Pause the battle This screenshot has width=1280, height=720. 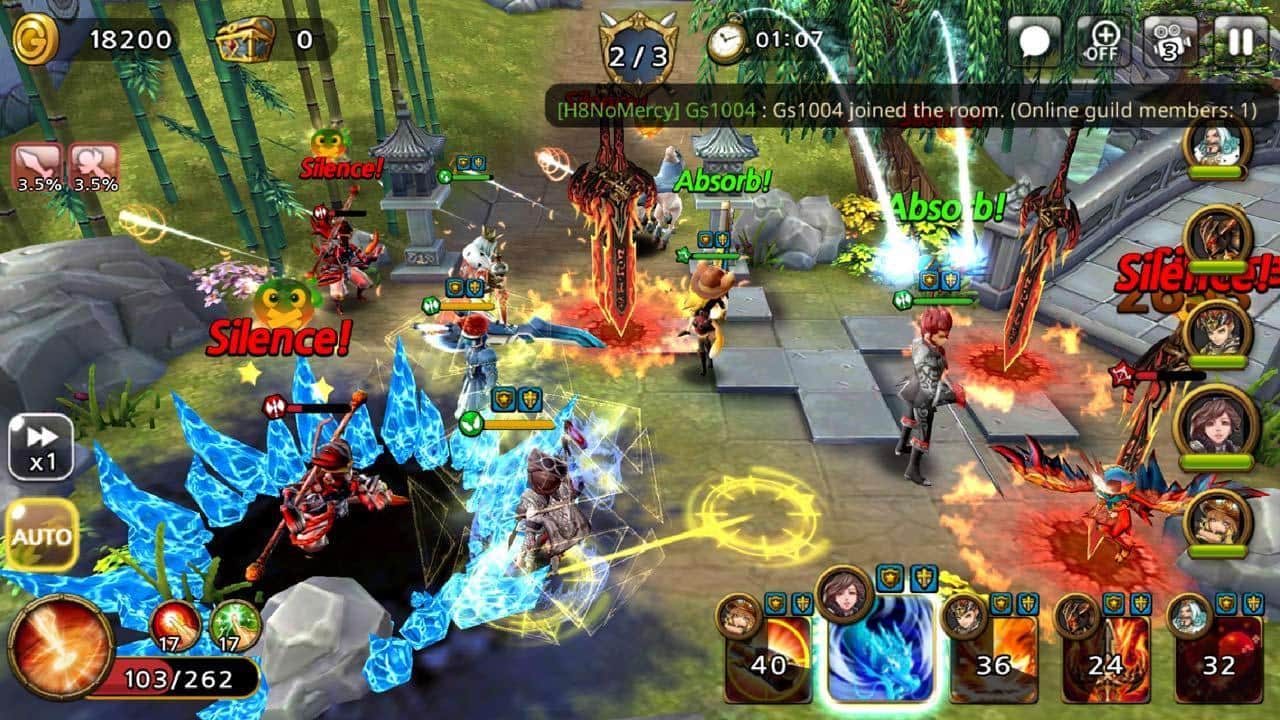1241,42
